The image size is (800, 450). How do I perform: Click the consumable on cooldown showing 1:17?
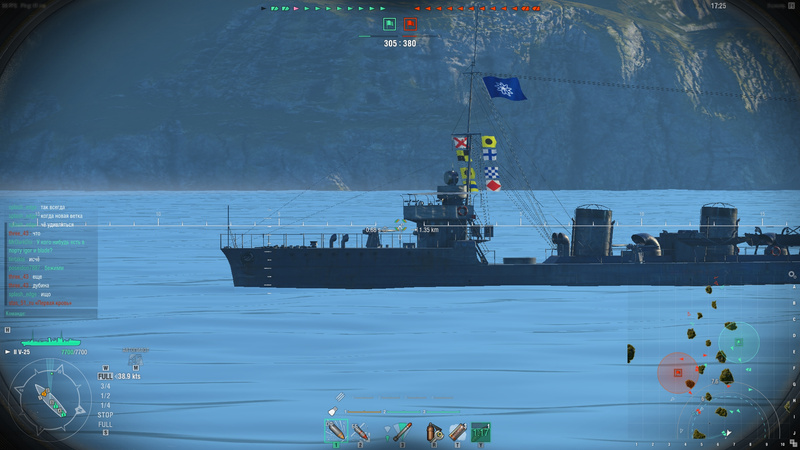pyautogui.click(x=481, y=431)
